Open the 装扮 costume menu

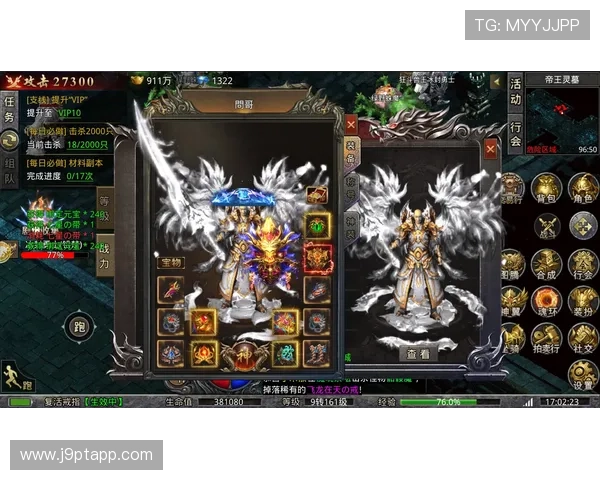(x=582, y=301)
